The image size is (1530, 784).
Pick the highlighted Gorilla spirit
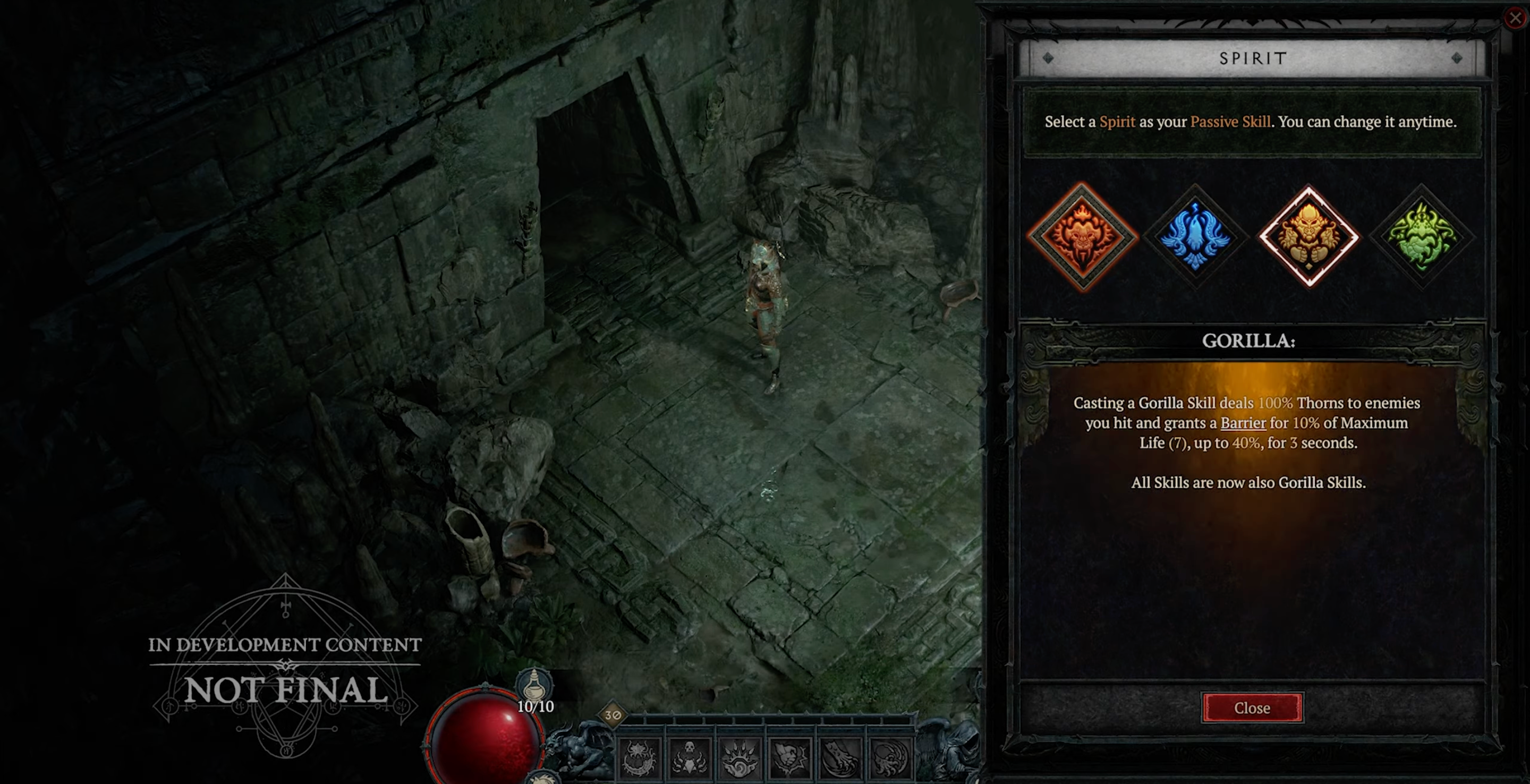(1308, 236)
